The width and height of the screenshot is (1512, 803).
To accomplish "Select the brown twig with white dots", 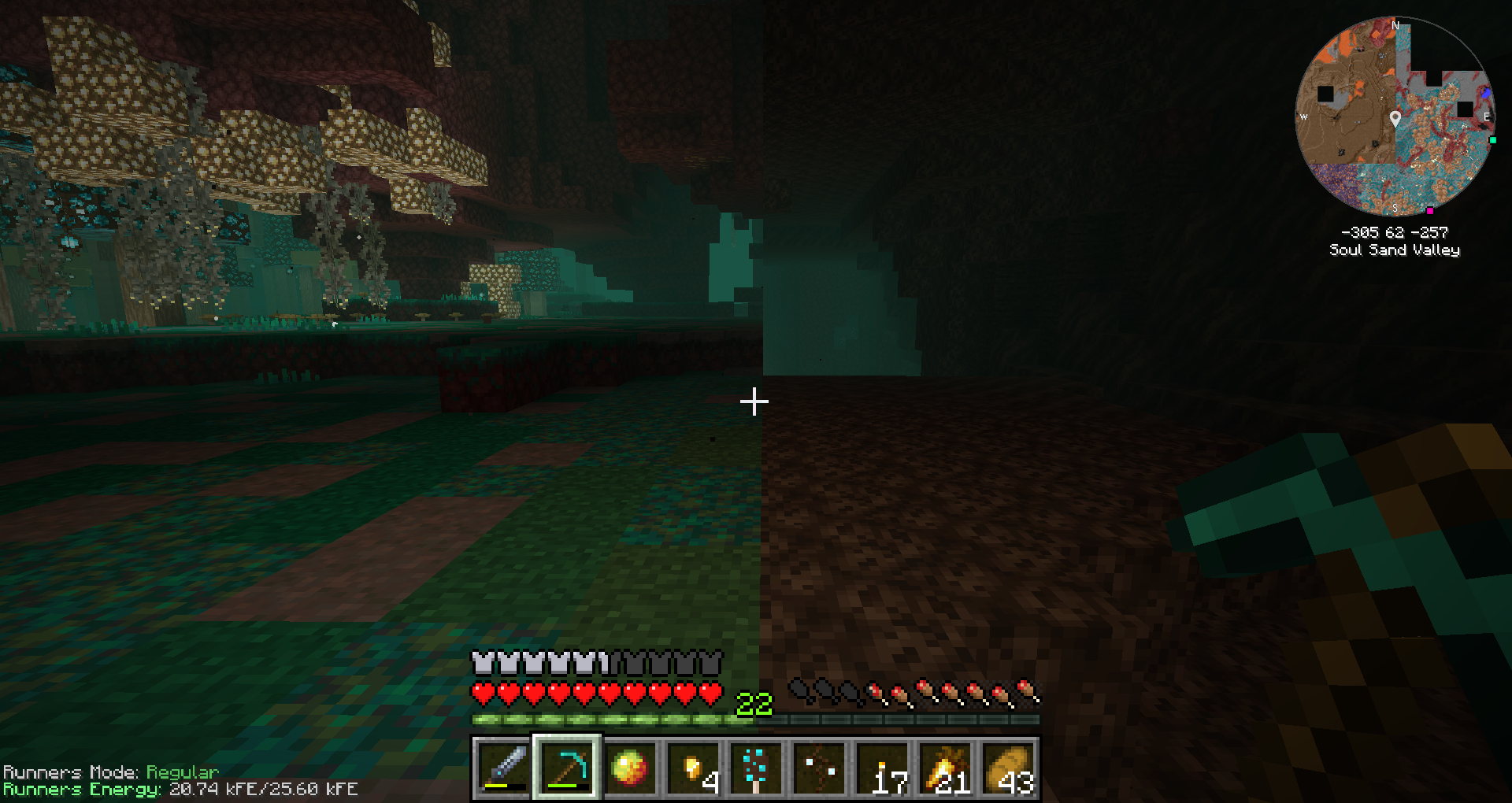I will [x=819, y=768].
